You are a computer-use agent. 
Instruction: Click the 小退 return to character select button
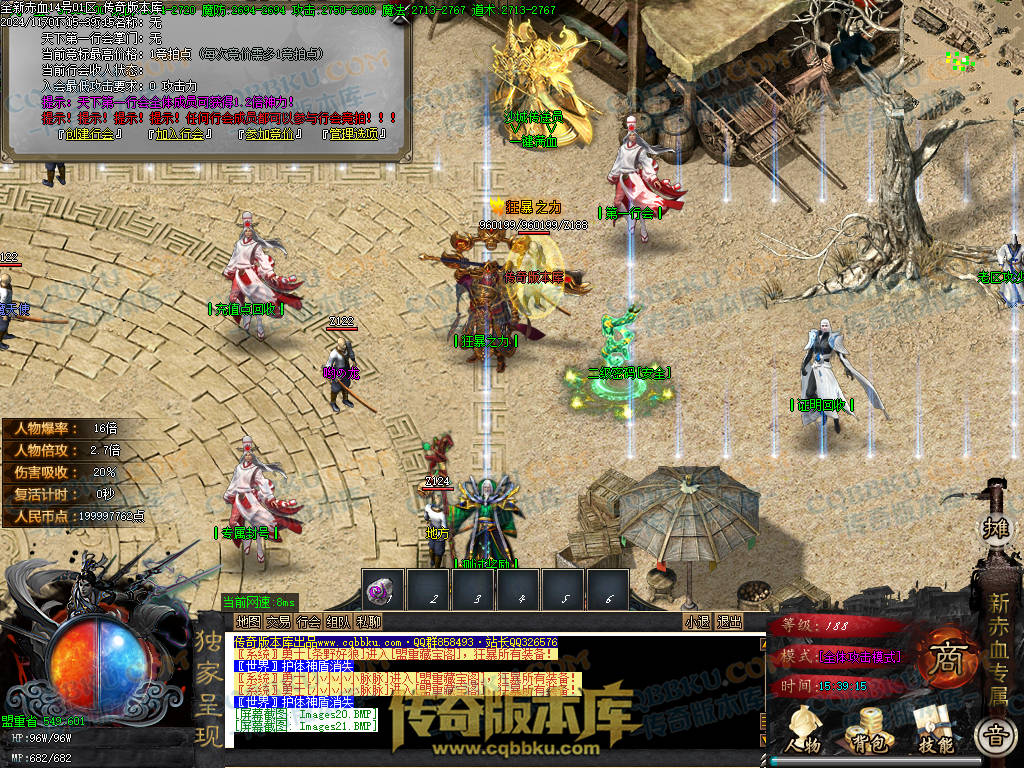697,621
